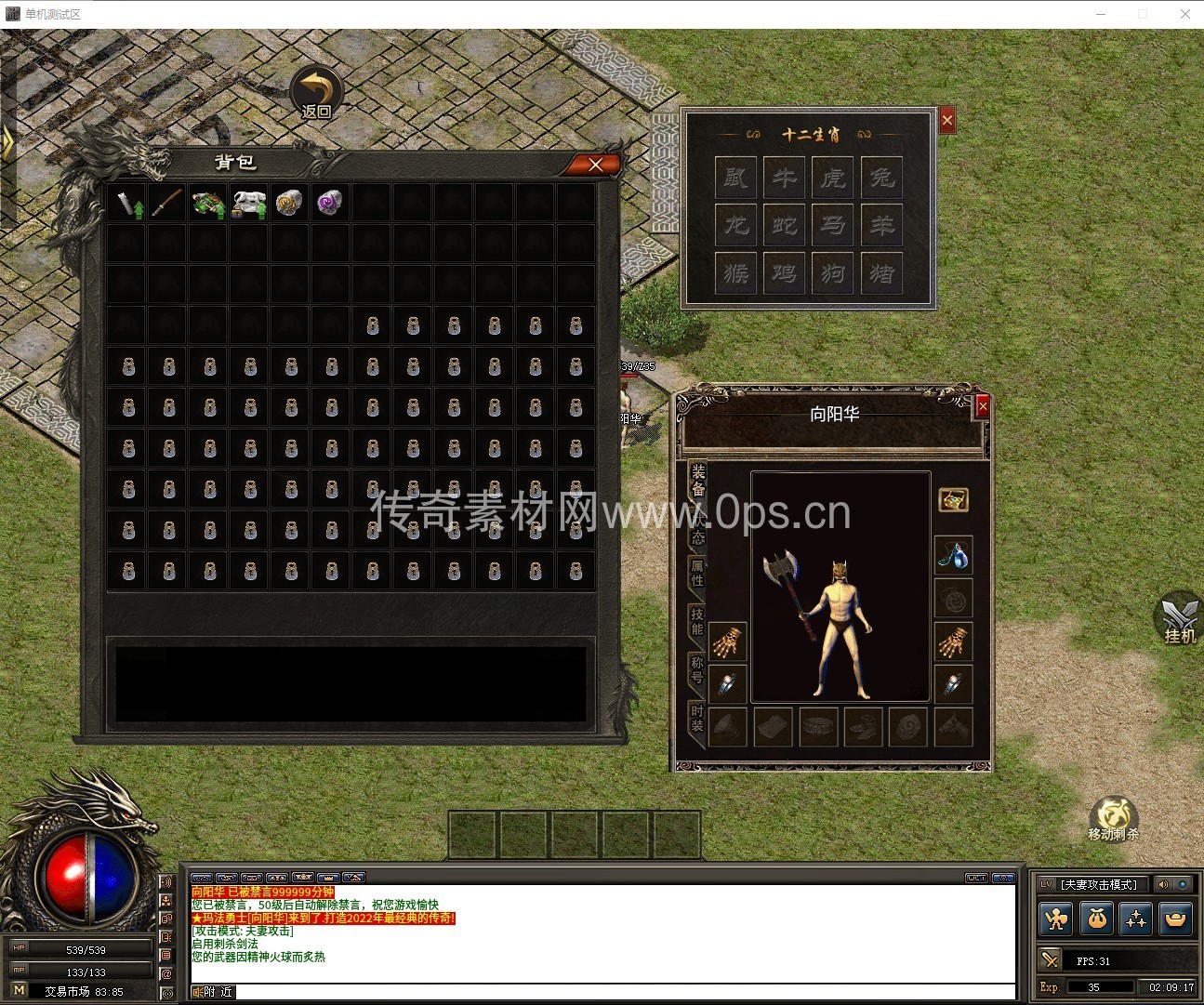The height and width of the screenshot is (1005, 1204).
Task: Select the equipped blue necklace slot
Action: click(x=954, y=555)
